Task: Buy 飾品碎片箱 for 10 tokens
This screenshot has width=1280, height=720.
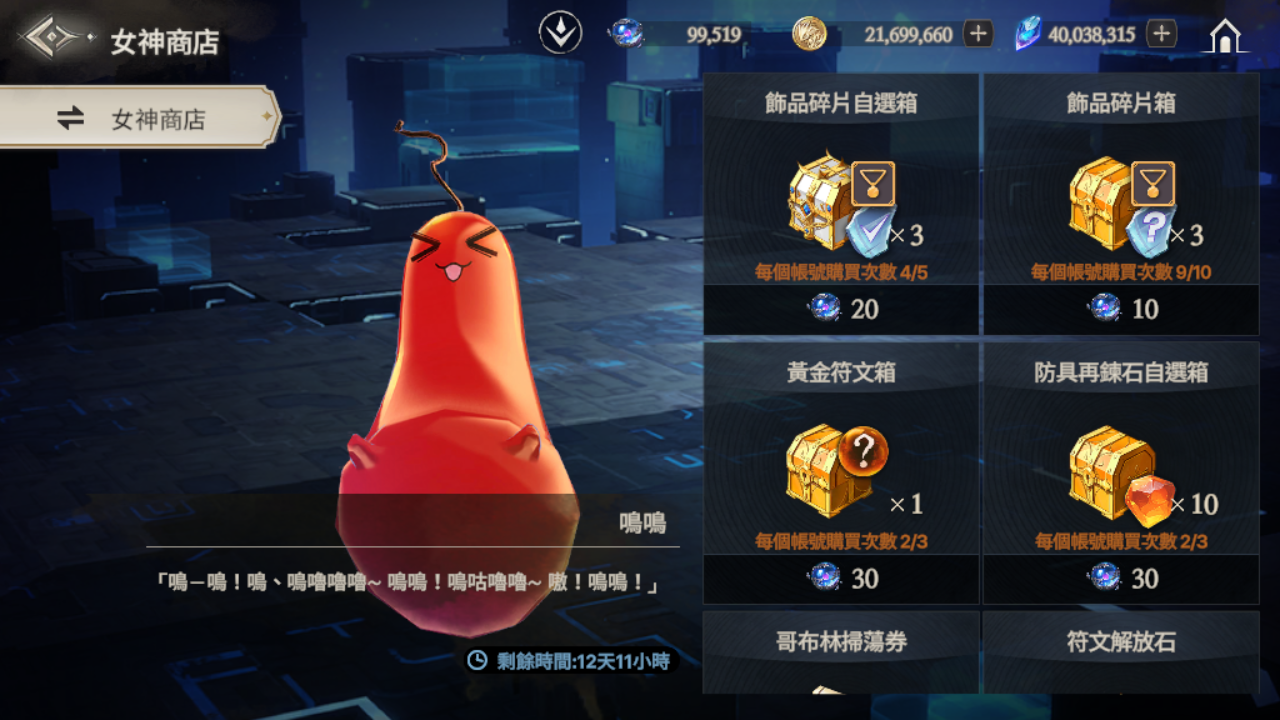Action: click(1121, 309)
